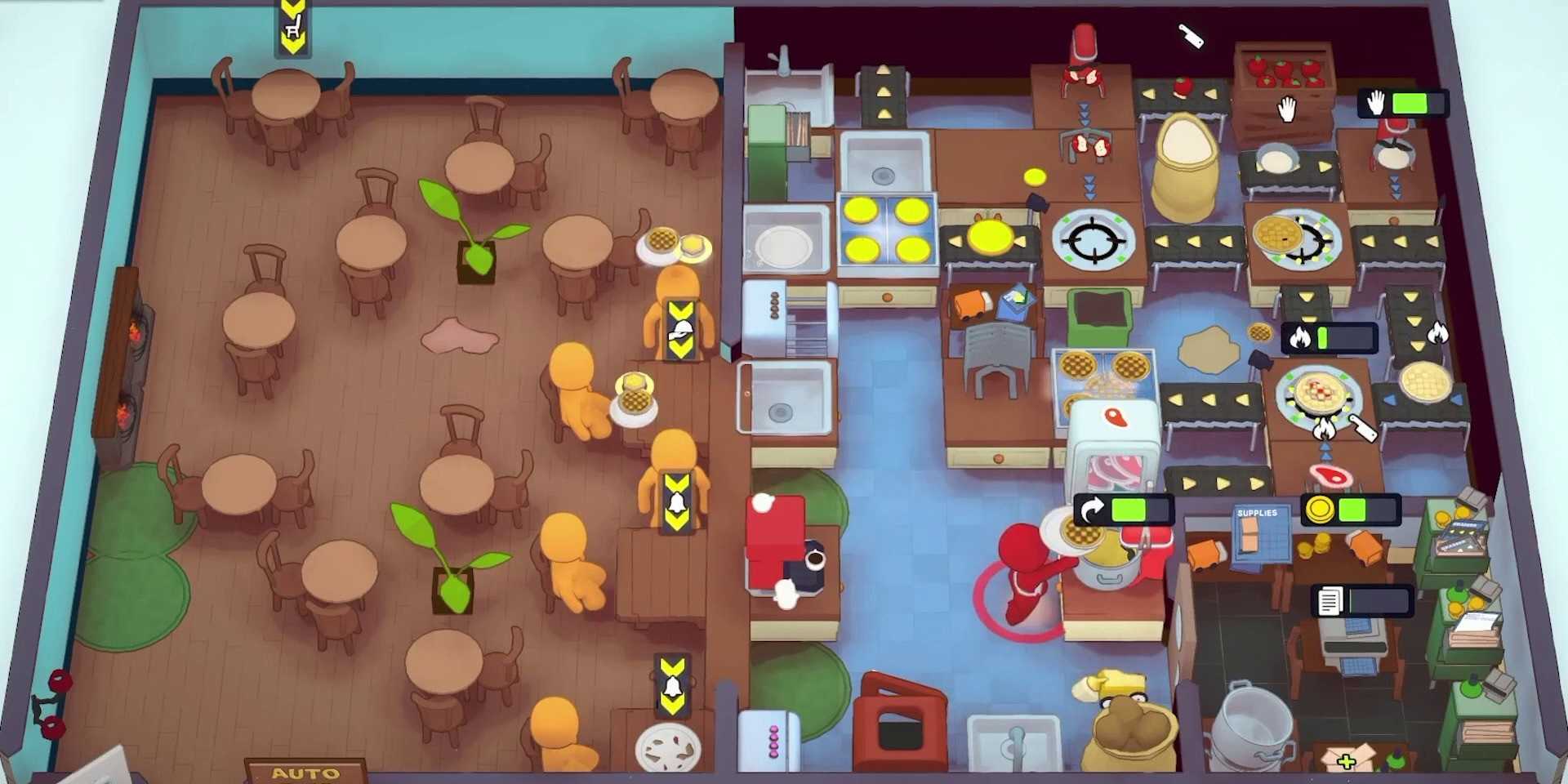Select the cleaver cursor icon near the top wall
The image size is (1568, 784).
pos(1191,37)
